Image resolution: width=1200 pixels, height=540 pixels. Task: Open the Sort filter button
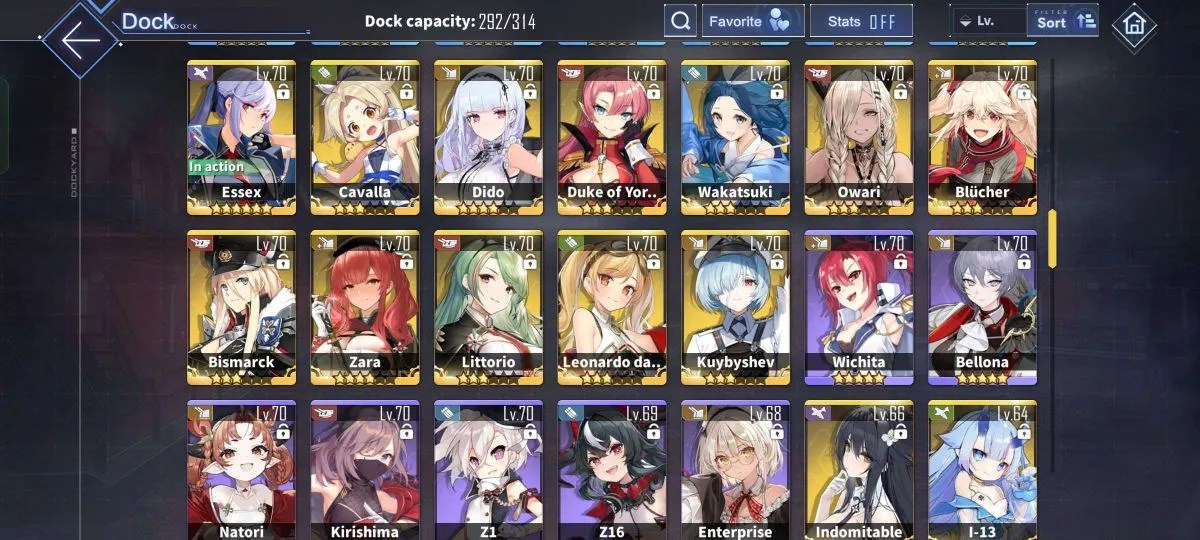1062,21
